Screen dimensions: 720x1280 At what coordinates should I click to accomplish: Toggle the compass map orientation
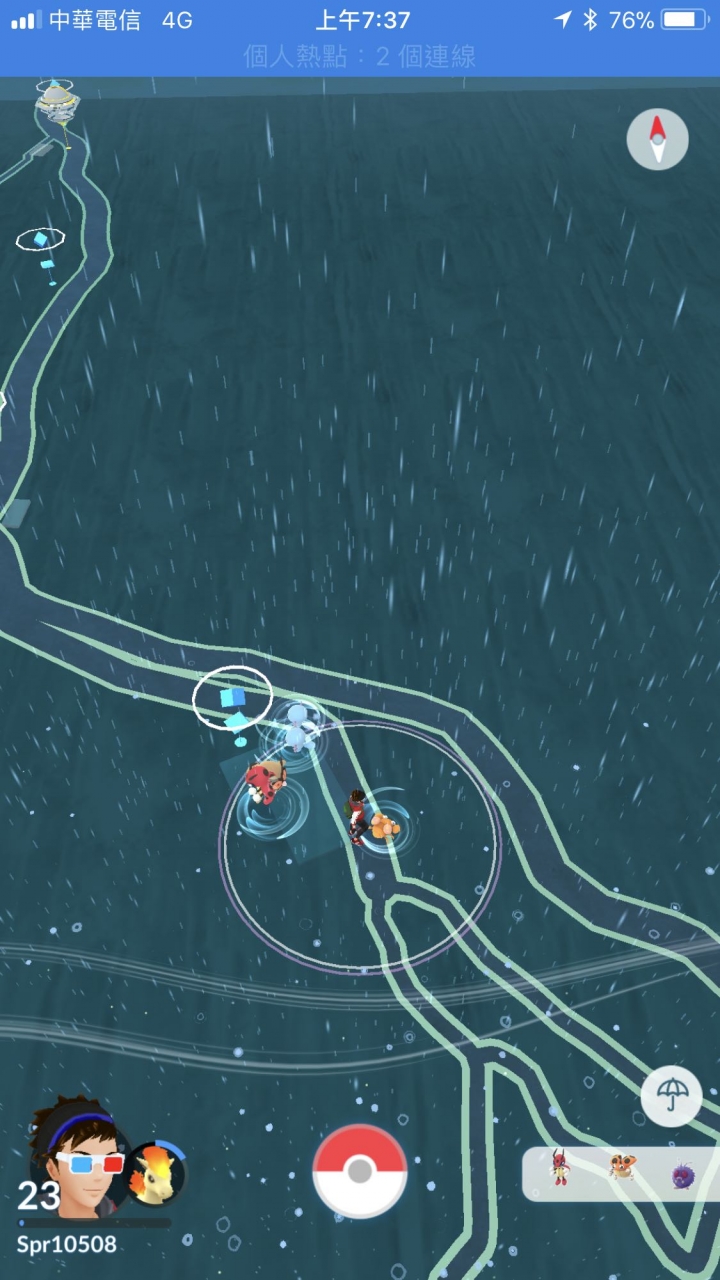point(657,139)
